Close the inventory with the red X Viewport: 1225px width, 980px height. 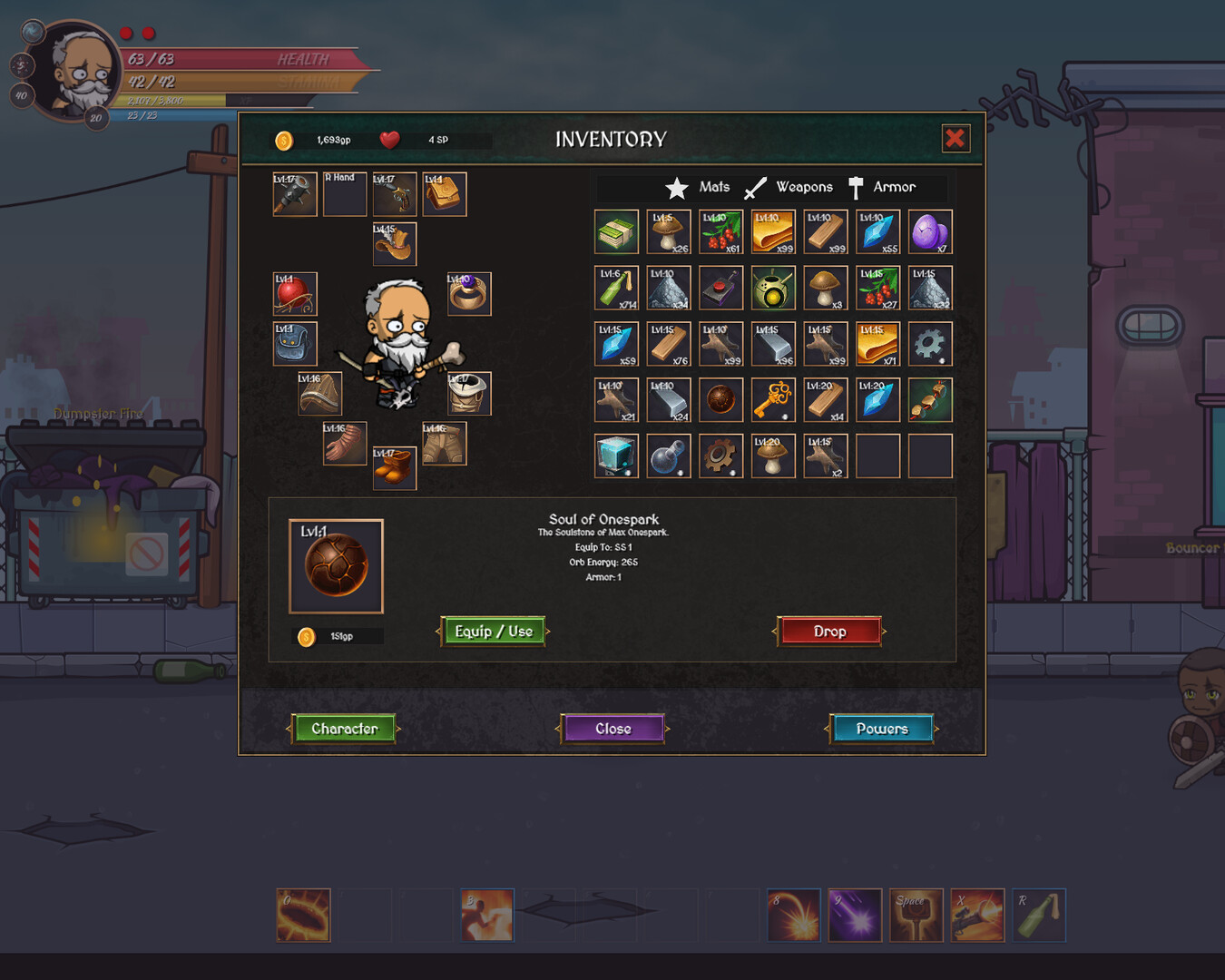click(x=955, y=138)
